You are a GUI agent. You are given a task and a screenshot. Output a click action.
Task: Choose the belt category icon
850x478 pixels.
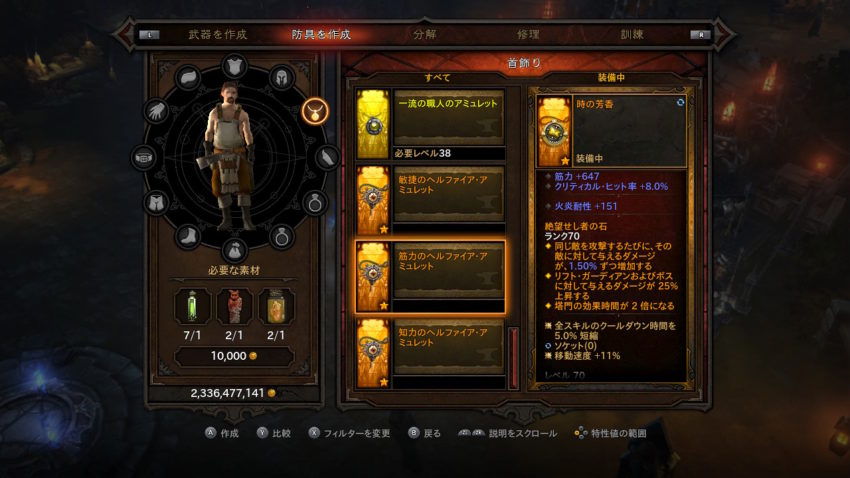click(x=143, y=157)
